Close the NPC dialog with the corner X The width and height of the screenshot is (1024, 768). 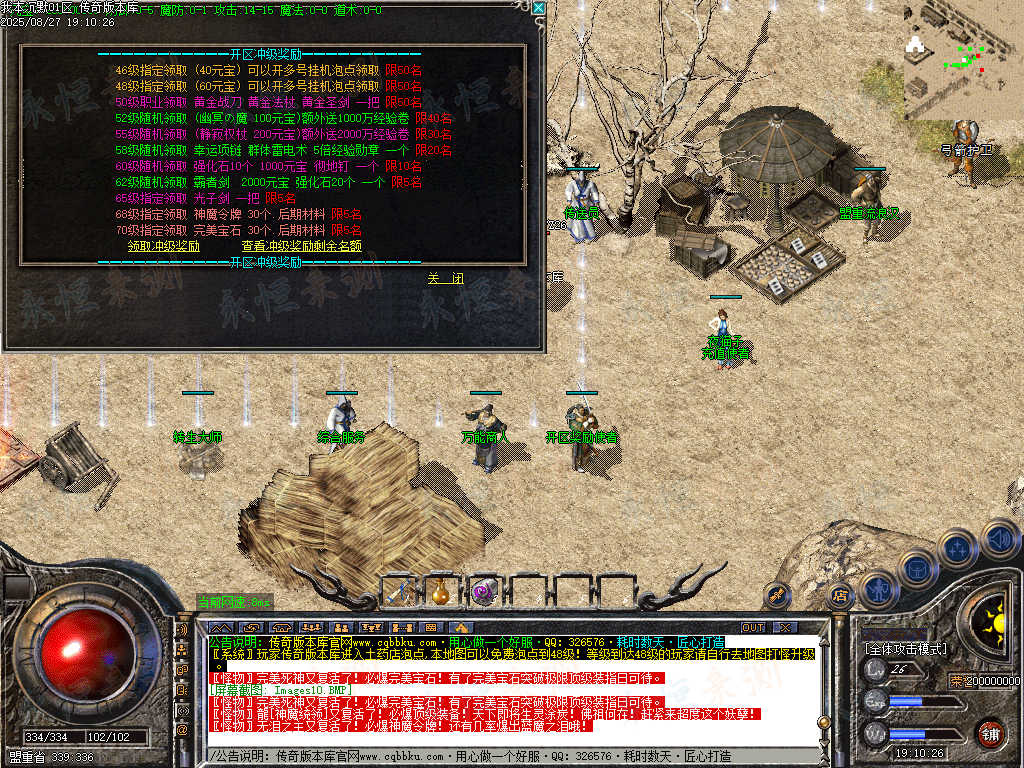pyautogui.click(x=538, y=8)
